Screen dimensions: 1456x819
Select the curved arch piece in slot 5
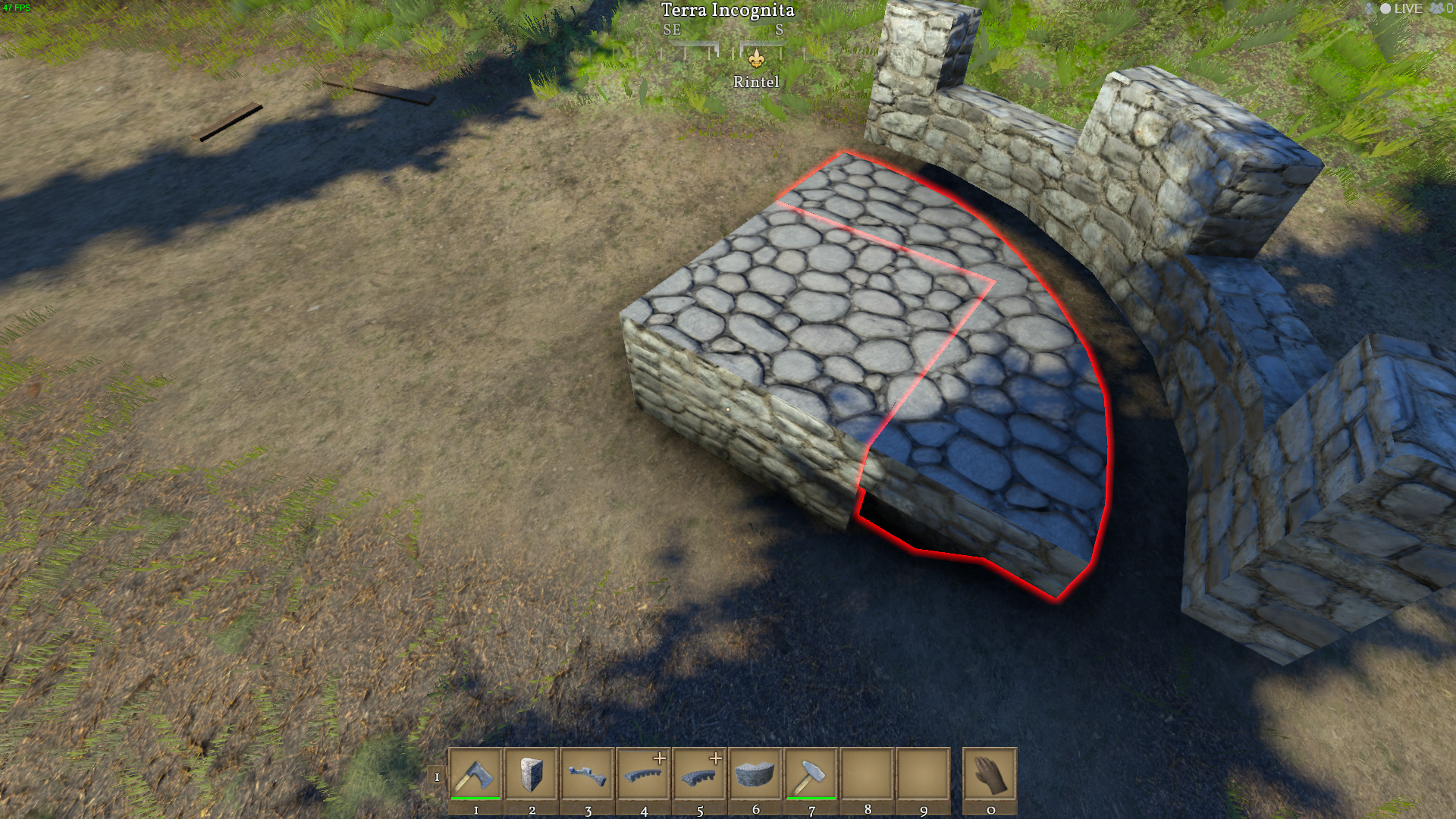coord(699,774)
